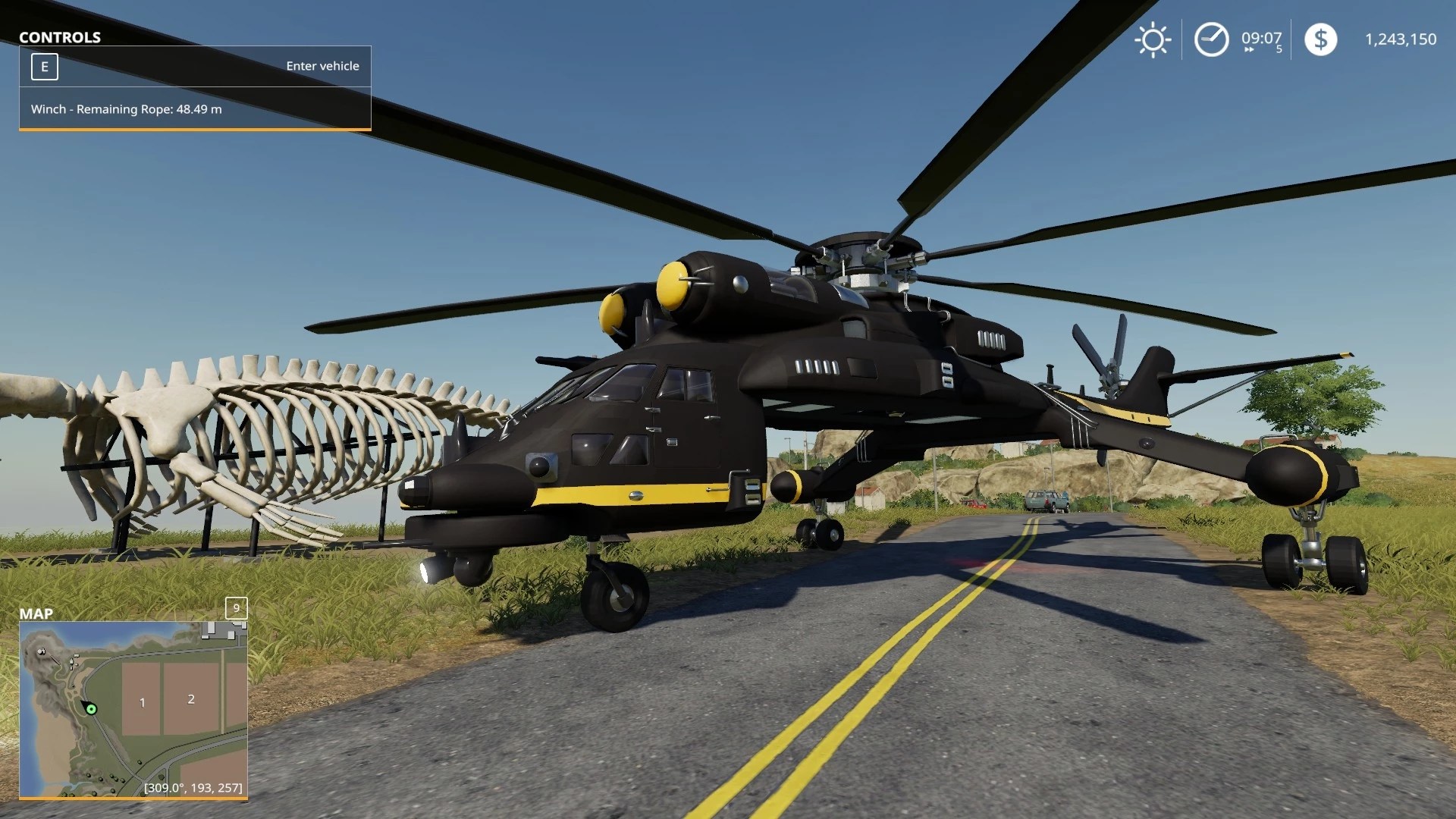Image resolution: width=1456 pixels, height=819 pixels.
Task: Toggle the minimap size badge labeled 9
Action: pyautogui.click(x=237, y=608)
